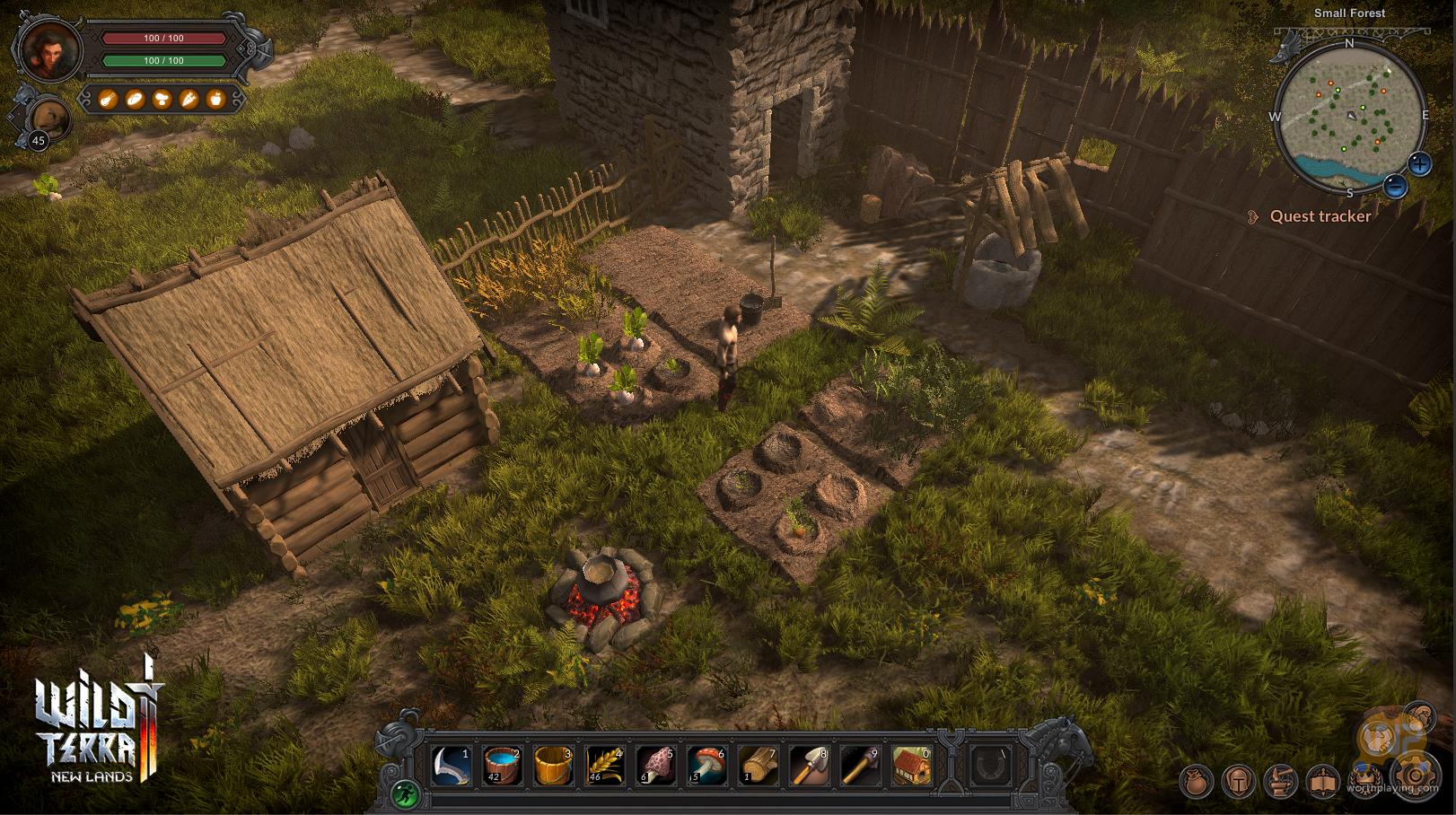Click the circular minimap
This screenshot has width=1456, height=815.
click(1349, 115)
